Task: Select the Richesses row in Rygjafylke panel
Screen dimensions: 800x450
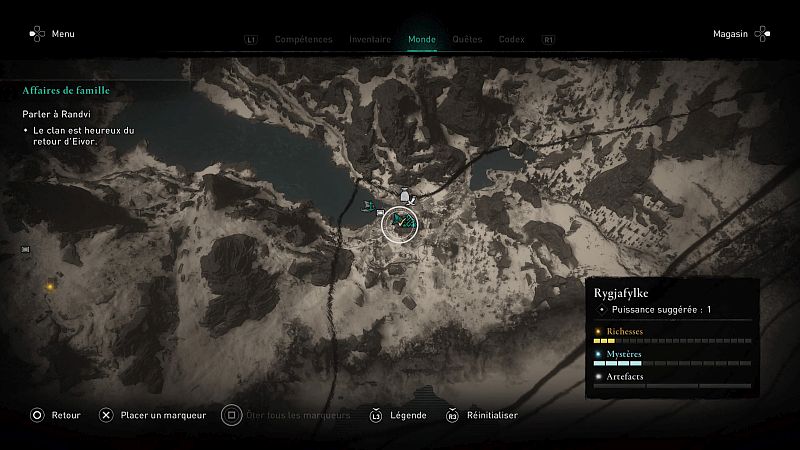Action: pyautogui.click(x=671, y=334)
